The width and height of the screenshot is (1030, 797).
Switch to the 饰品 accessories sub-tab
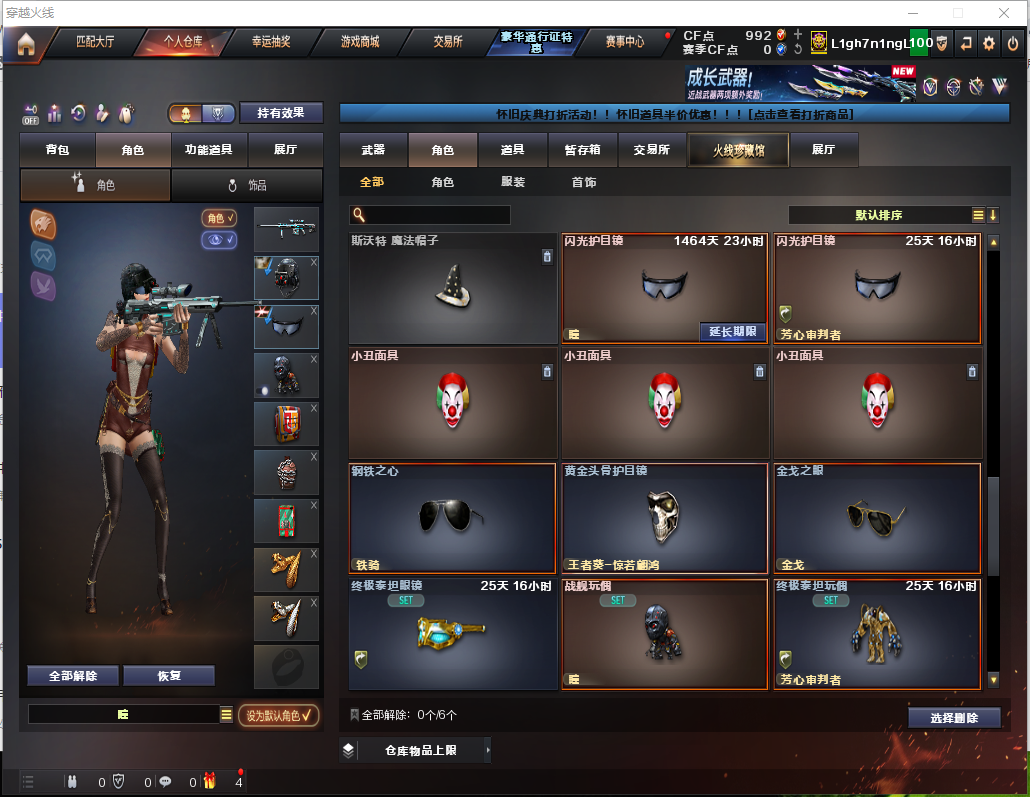click(247, 185)
